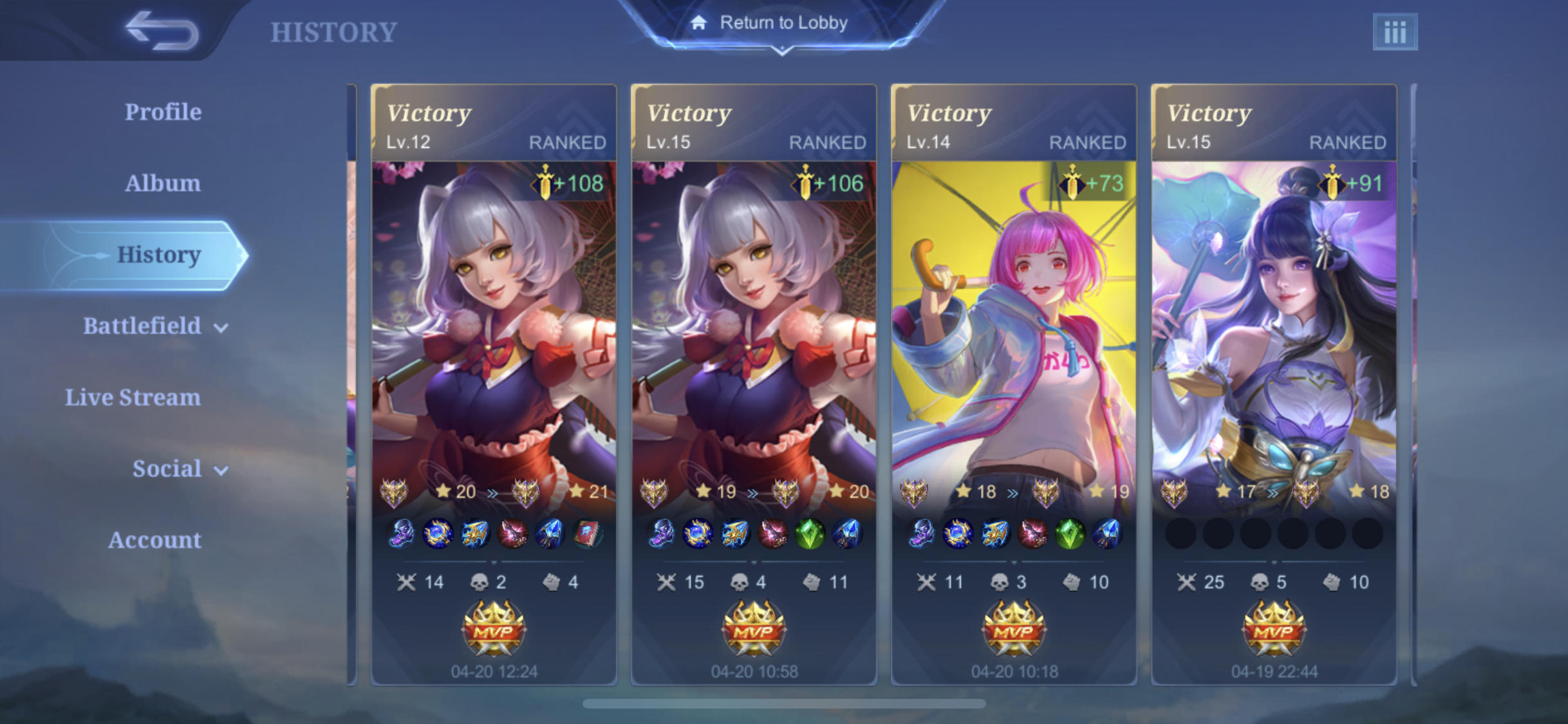
Task: Open the Album tab
Action: pos(162,182)
